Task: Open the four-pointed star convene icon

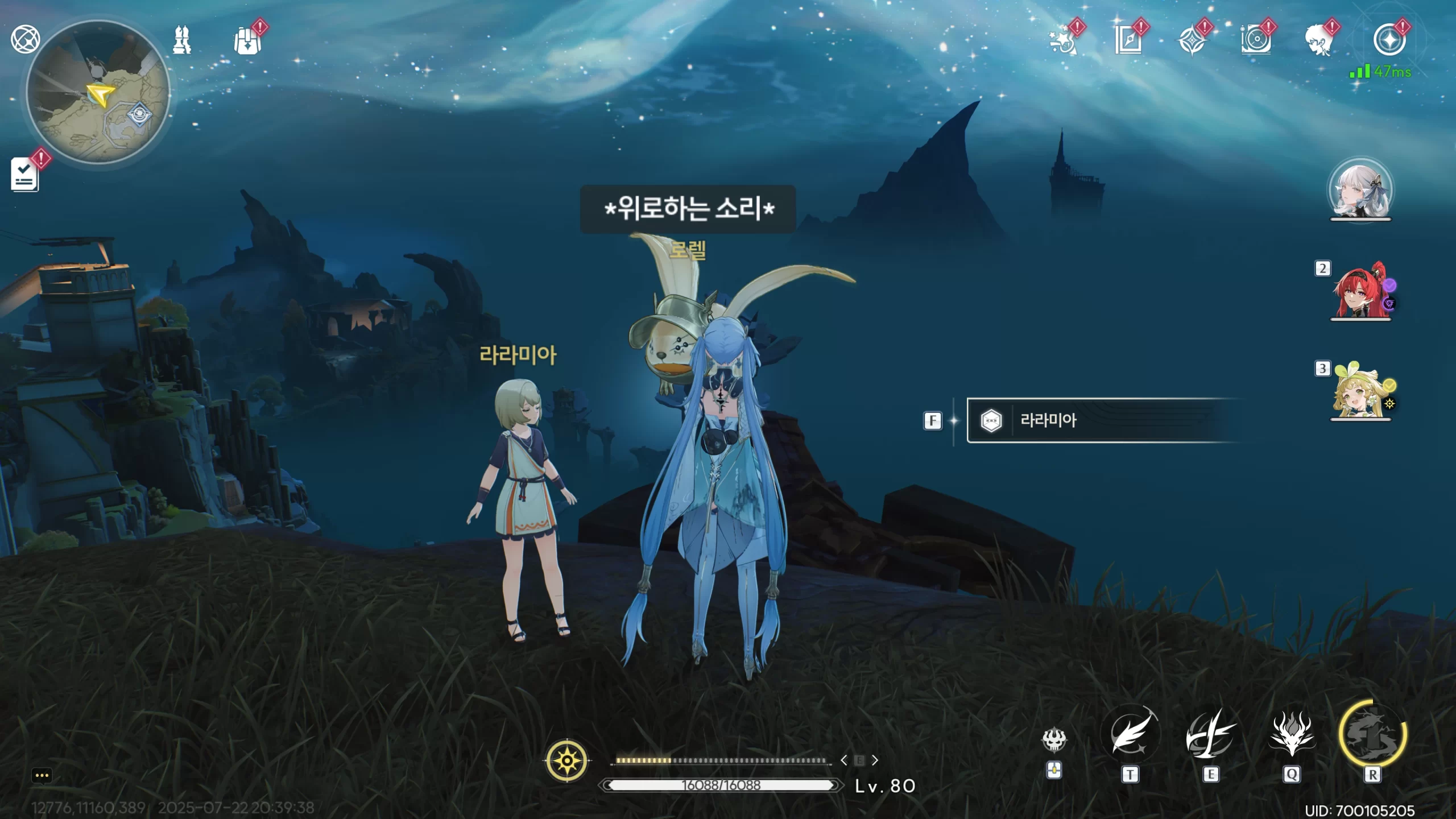Action: 1192,41
